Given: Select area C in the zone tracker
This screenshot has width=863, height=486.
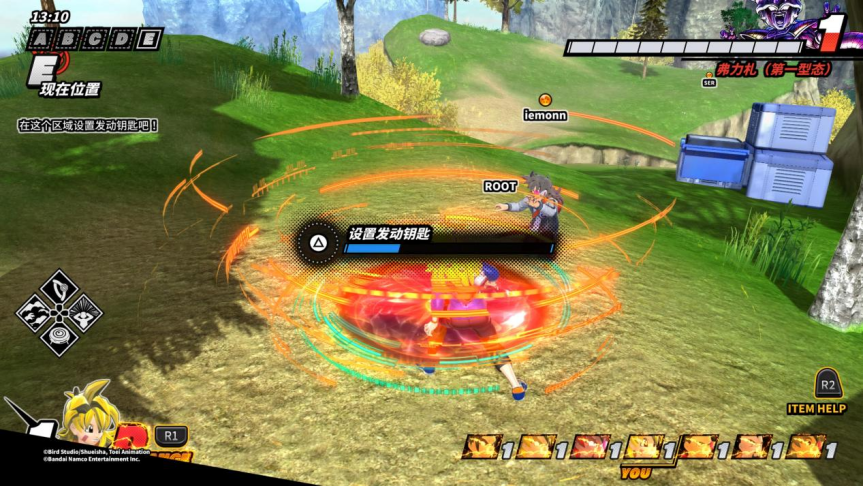Looking at the screenshot, I should pyautogui.click(x=94, y=40).
